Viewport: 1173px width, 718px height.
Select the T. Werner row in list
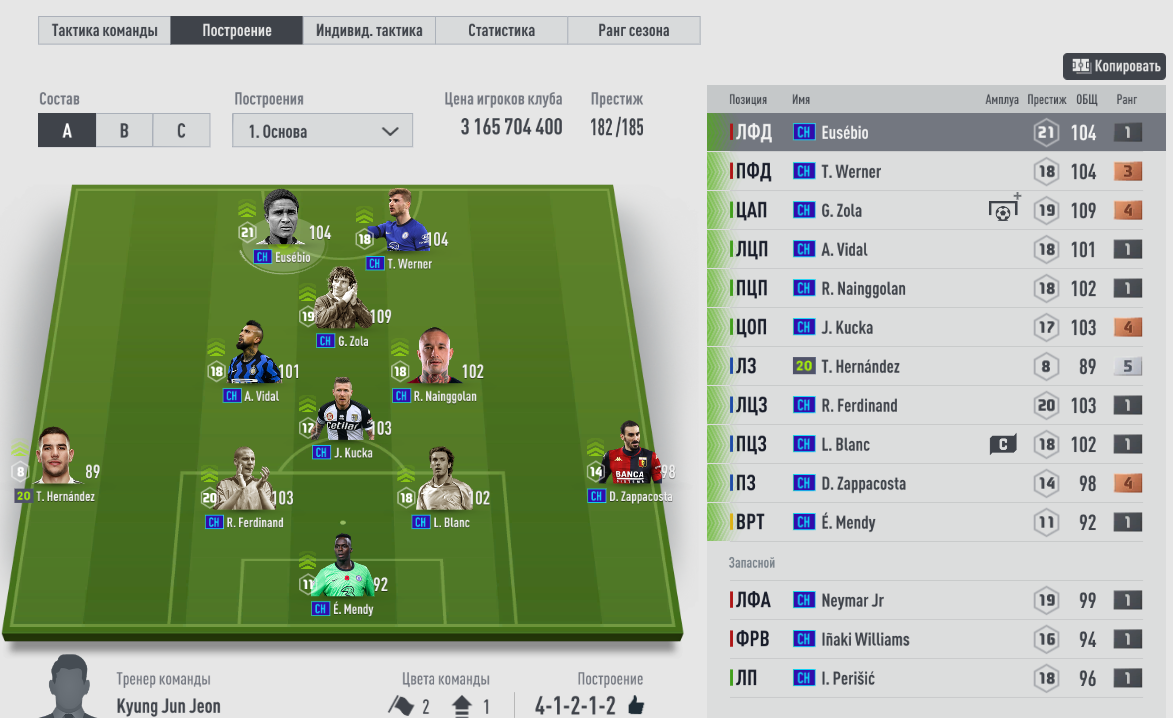(x=936, y=172)
